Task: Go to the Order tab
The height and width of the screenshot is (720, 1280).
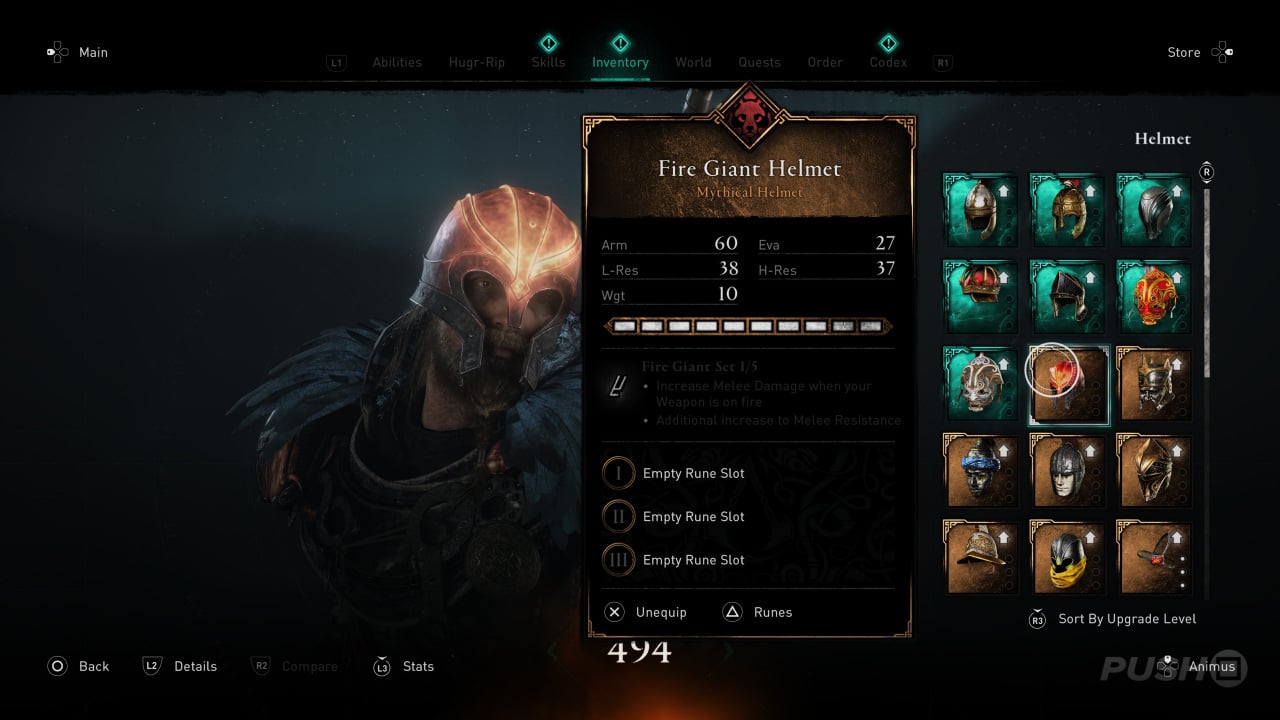Action: click(x=825, y=62)
